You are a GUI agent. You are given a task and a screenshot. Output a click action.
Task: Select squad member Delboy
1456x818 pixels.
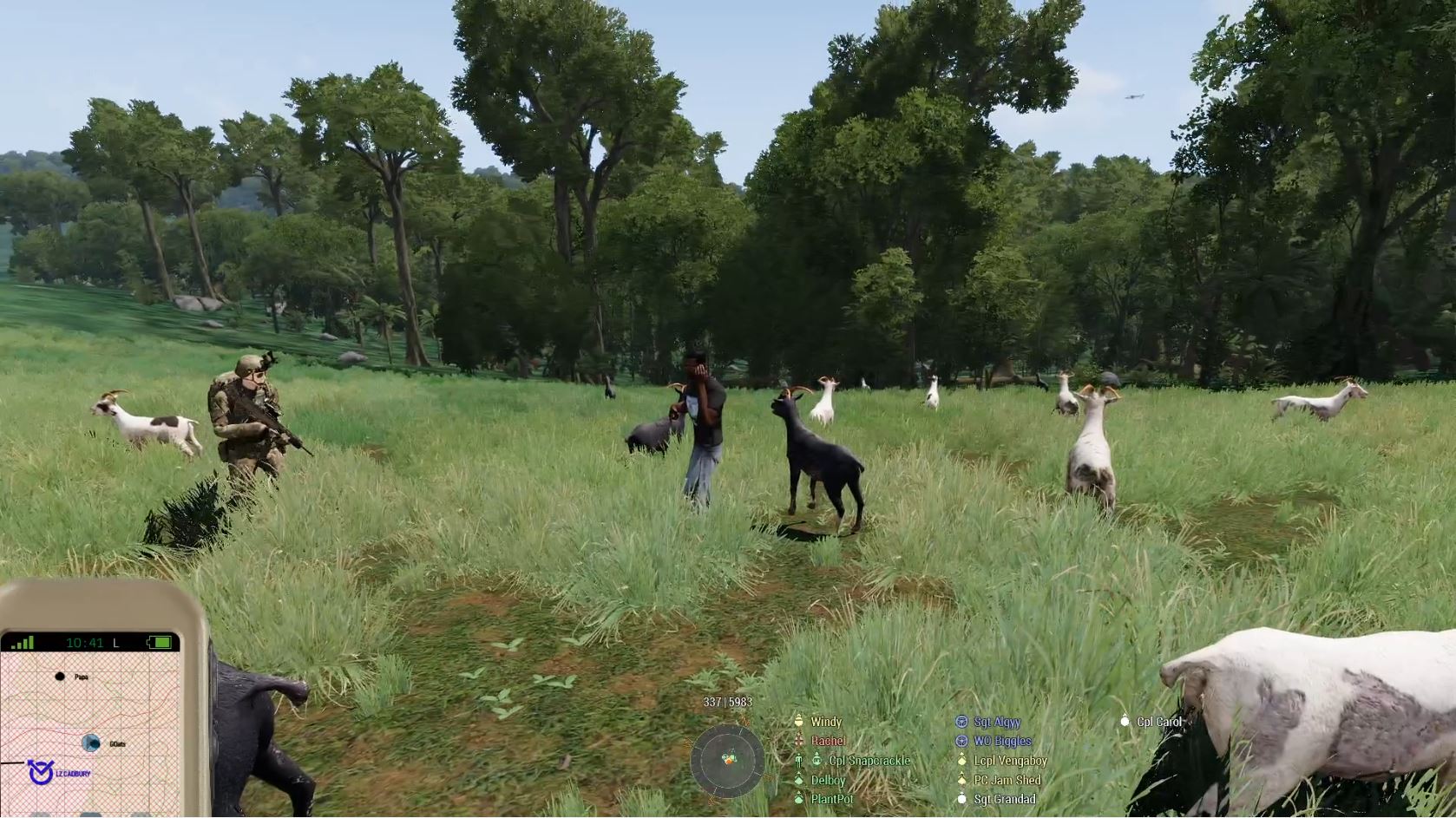828,780
